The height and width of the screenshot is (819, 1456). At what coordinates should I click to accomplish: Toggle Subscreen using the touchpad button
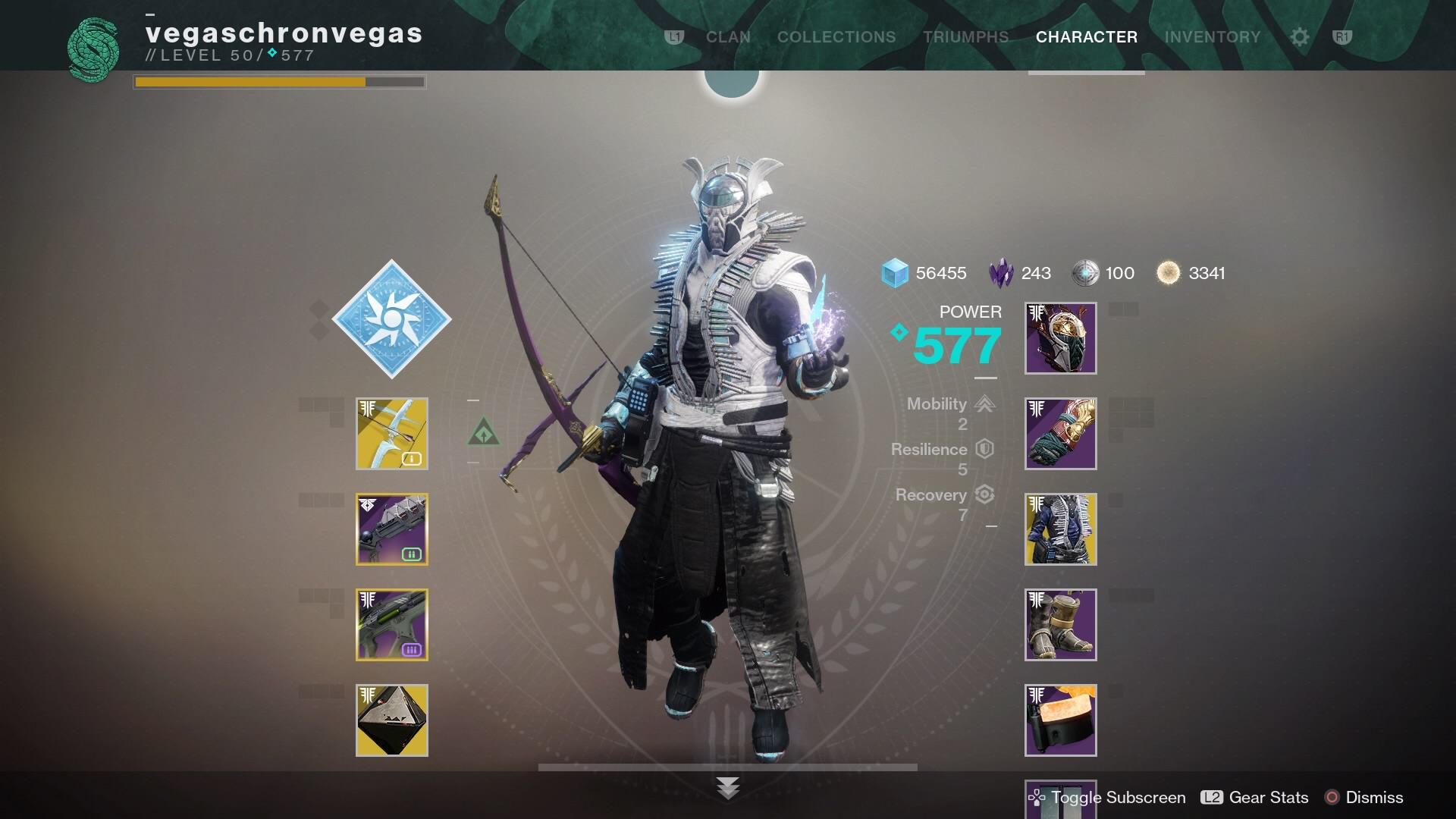(1036, 798)
